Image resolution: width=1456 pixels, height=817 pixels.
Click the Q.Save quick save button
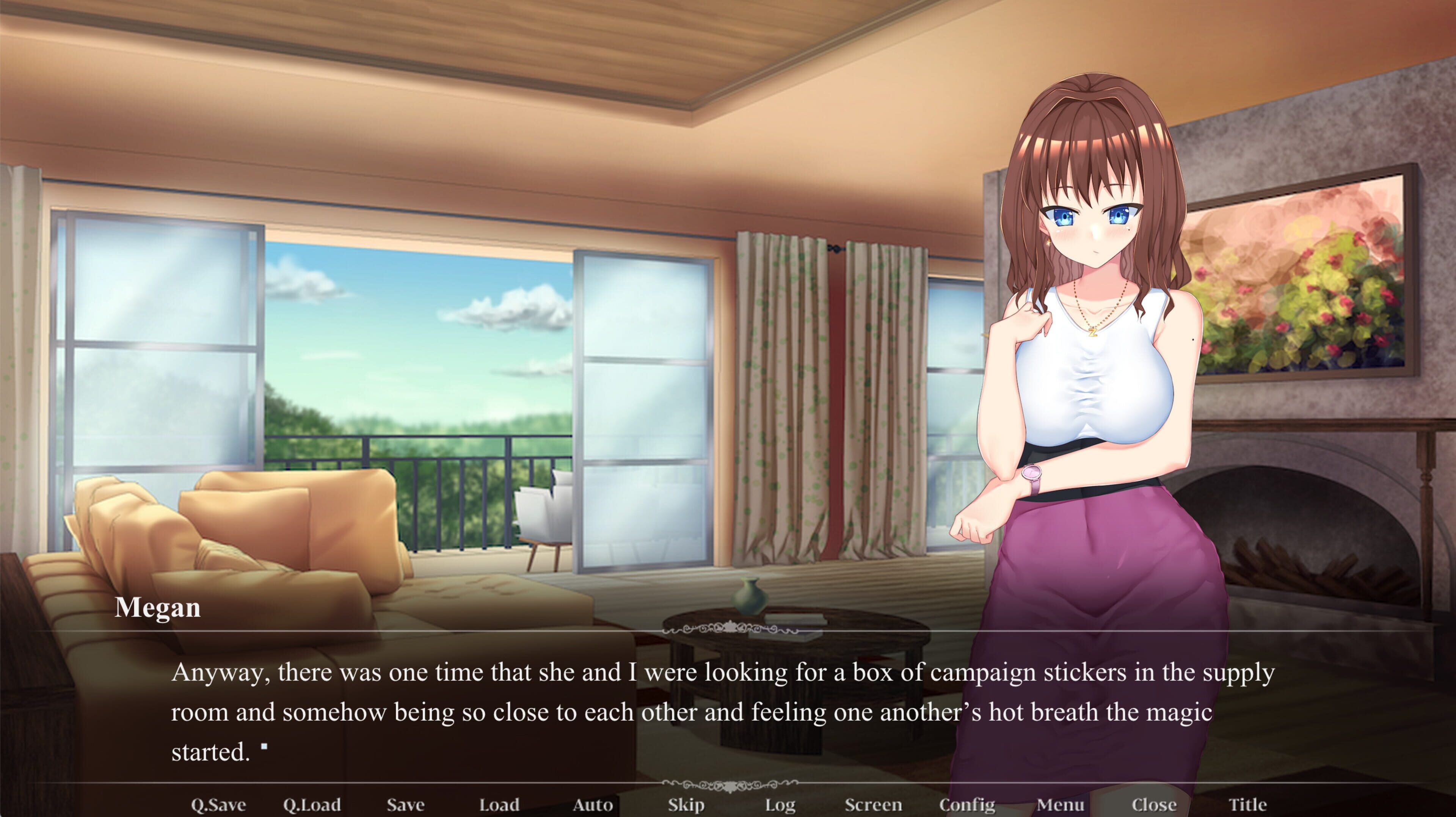[218, 804]
